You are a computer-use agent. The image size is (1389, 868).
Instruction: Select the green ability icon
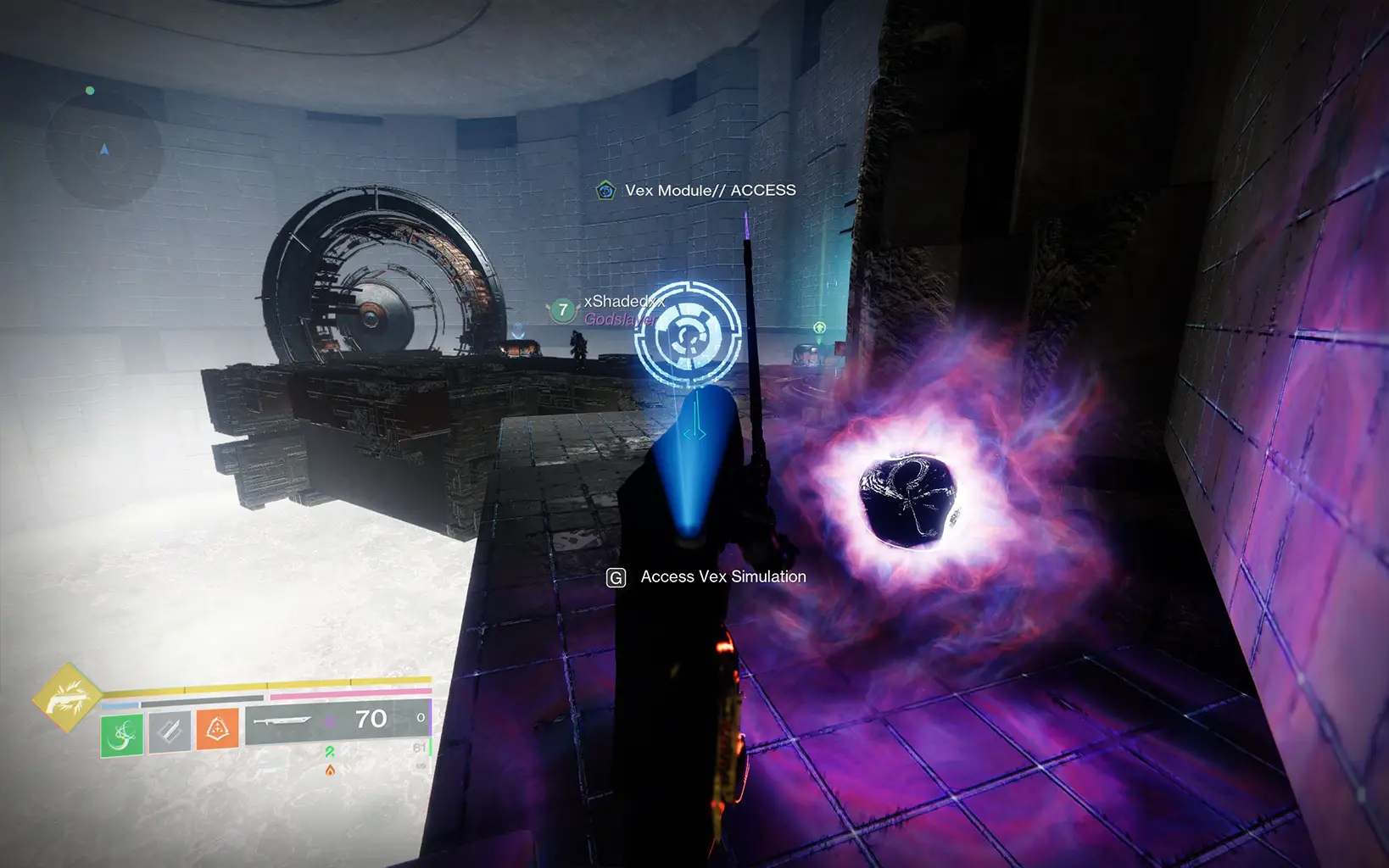click(122, 734)
